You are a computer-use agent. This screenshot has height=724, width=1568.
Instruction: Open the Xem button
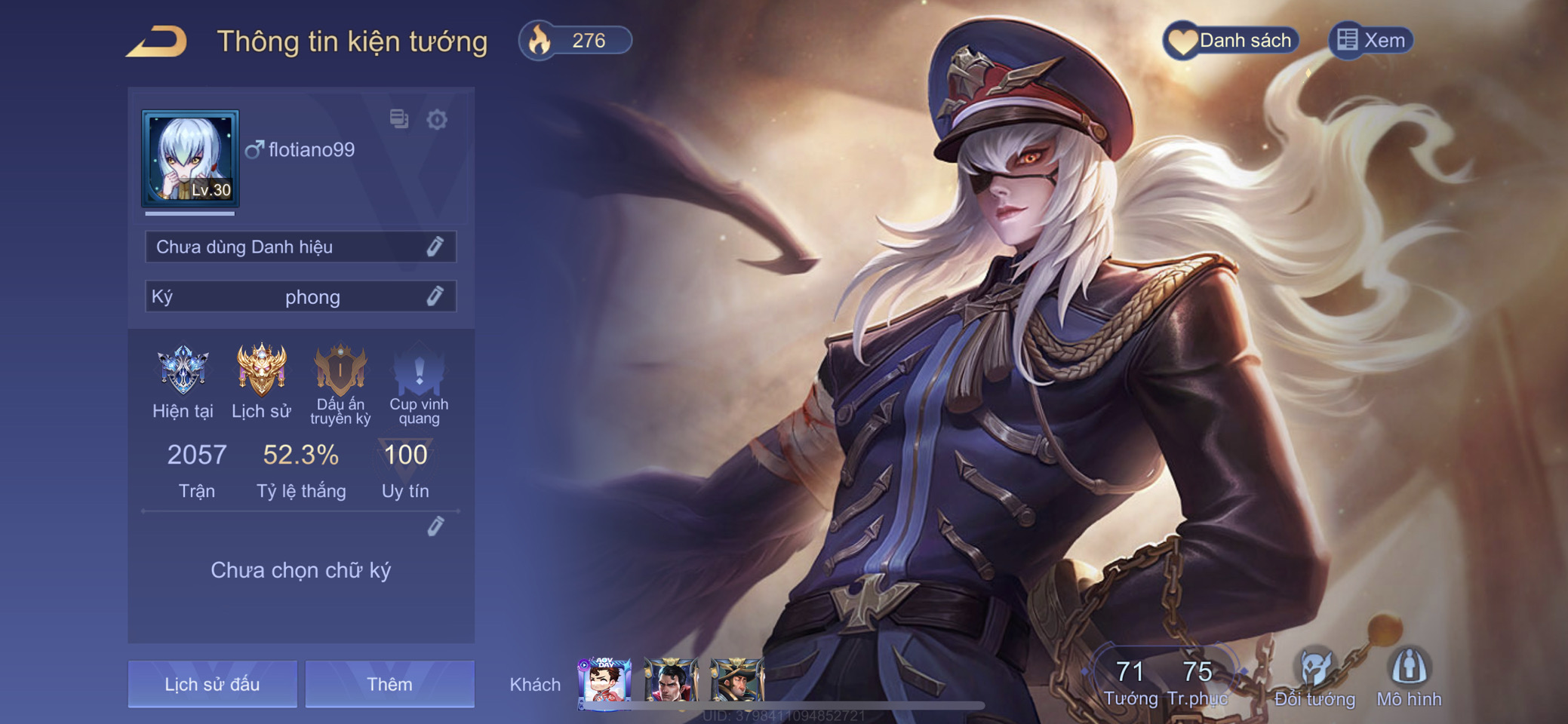tap(1370, 40)
